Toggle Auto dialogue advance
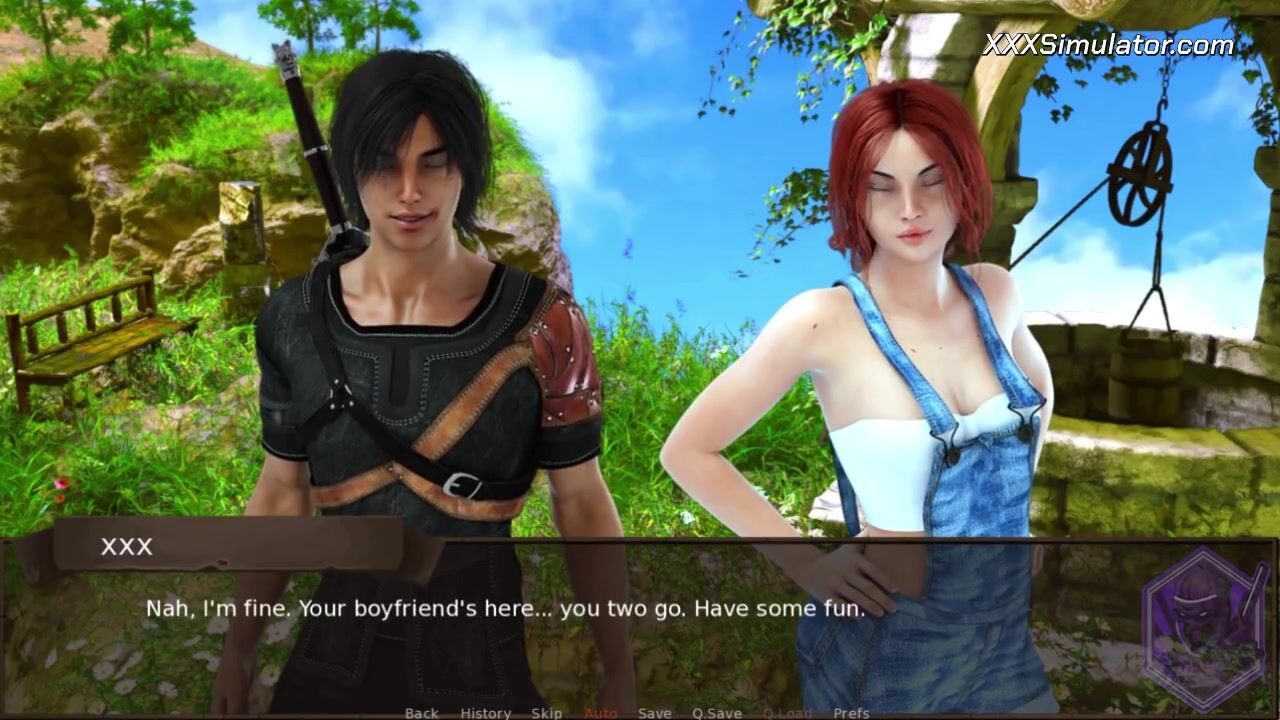The image size is (1280, 720). point(600,713)
